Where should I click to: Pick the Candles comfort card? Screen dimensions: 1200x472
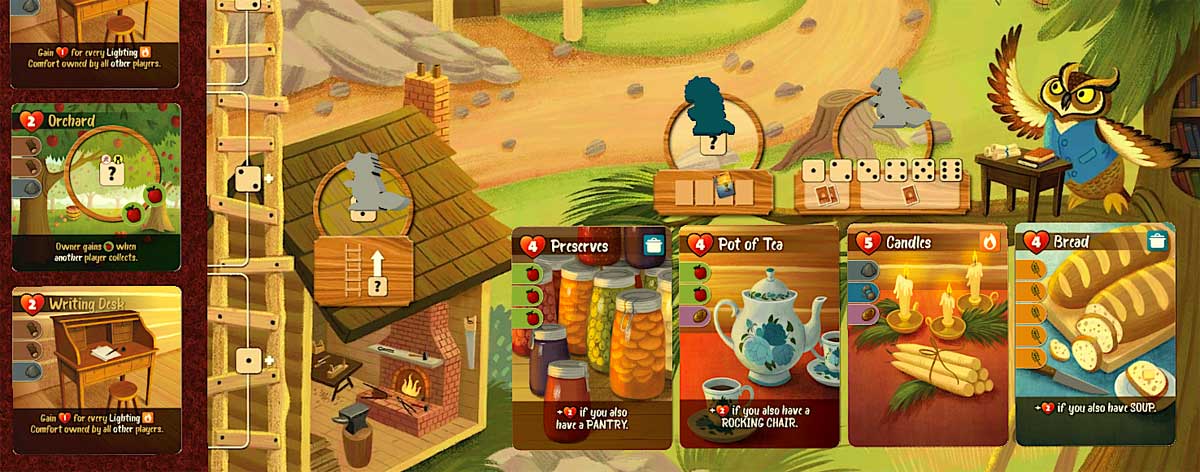coord(928,336)
